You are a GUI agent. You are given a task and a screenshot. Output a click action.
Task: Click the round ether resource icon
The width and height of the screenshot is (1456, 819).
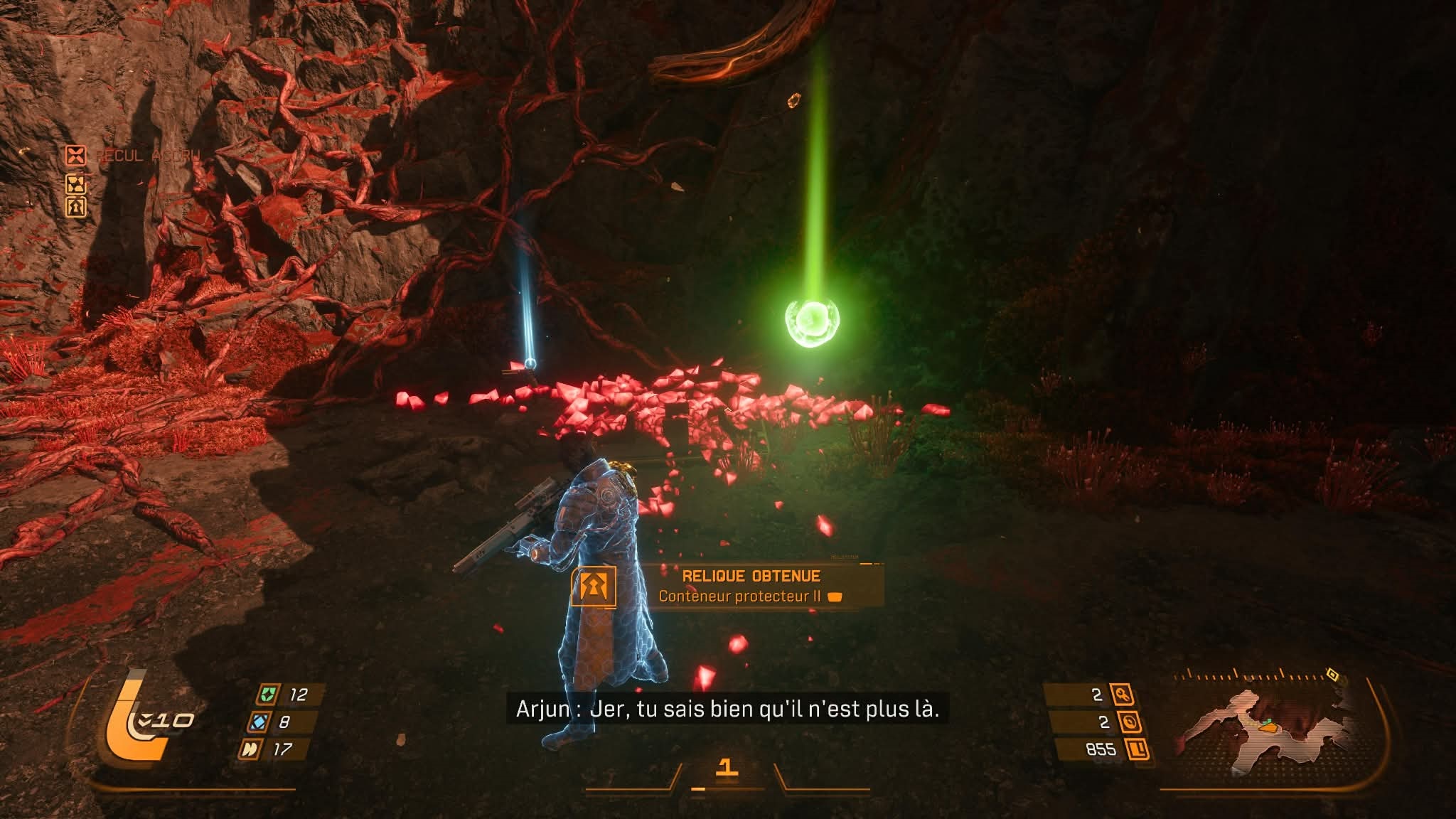(1130, 722)
